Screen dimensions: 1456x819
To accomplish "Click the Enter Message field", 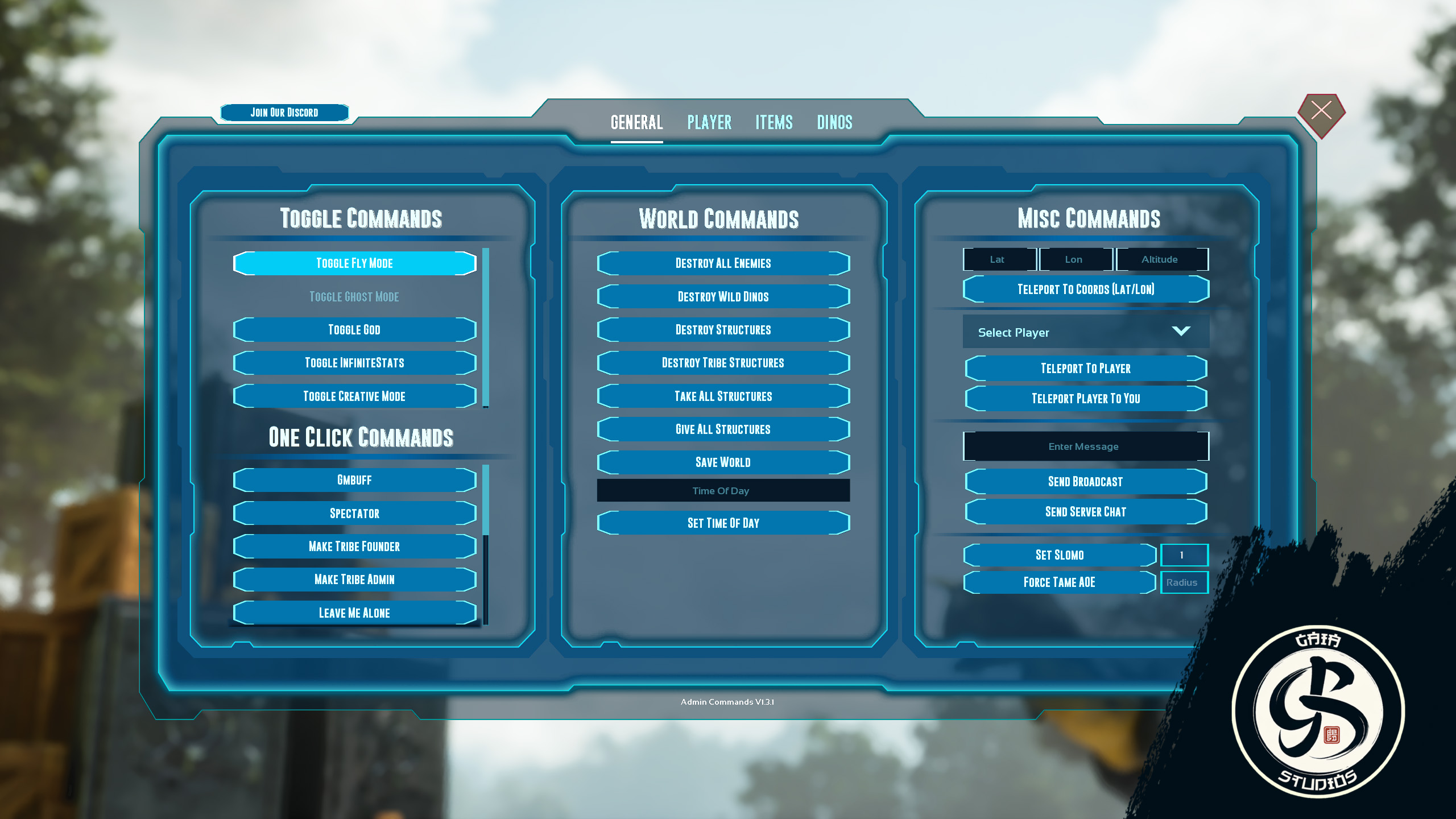I will point(1085,446).
